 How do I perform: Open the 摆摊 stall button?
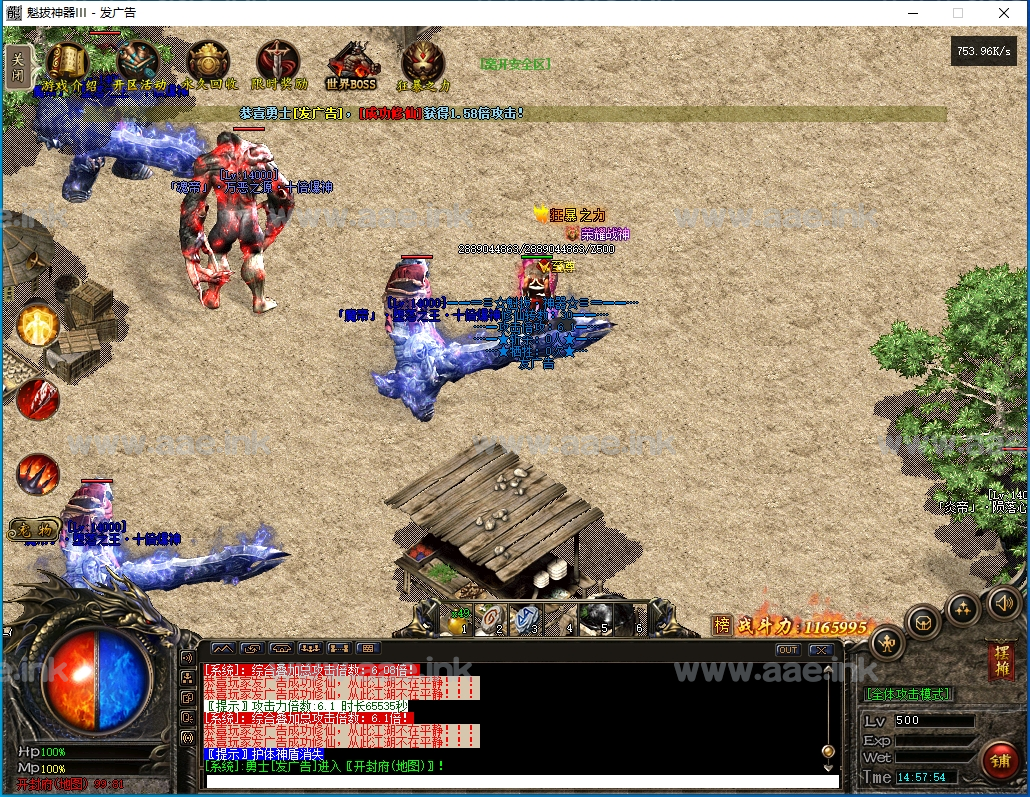[998, 661]
